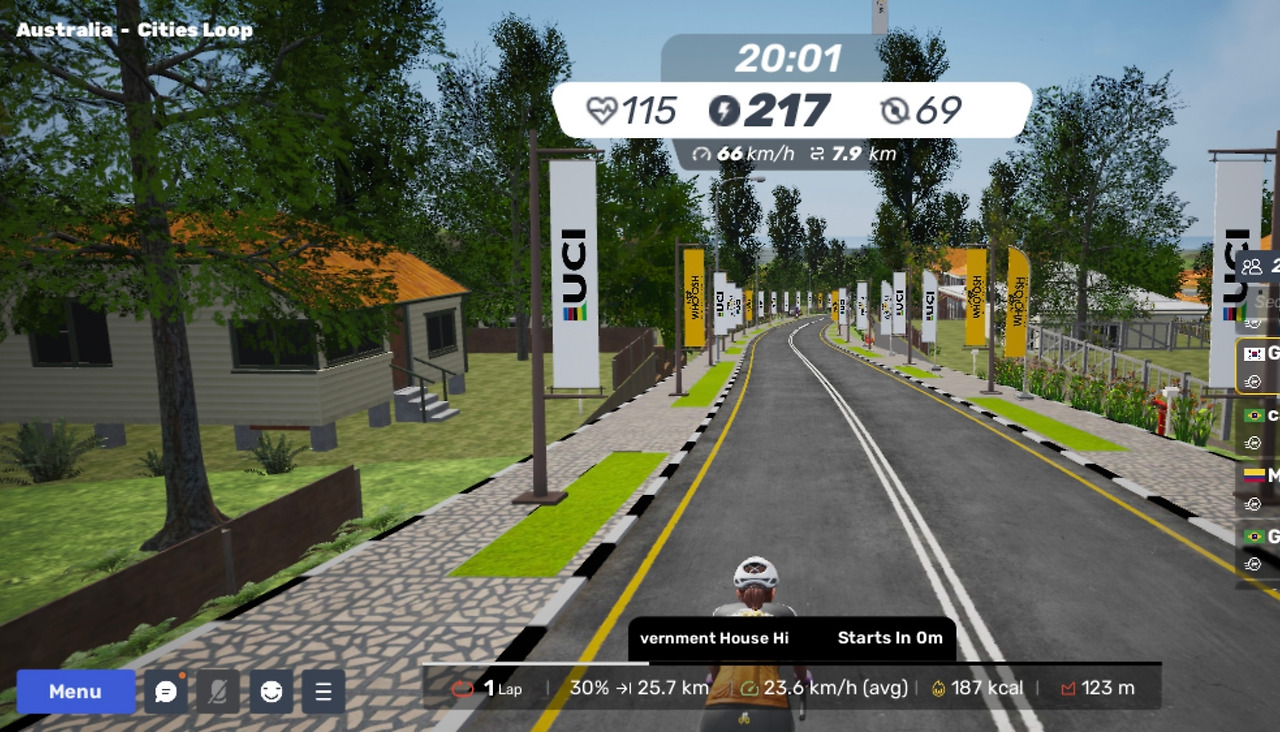Open the blue Menu button
Screen dimensions: 1280x732
click(x=75, y=691)
